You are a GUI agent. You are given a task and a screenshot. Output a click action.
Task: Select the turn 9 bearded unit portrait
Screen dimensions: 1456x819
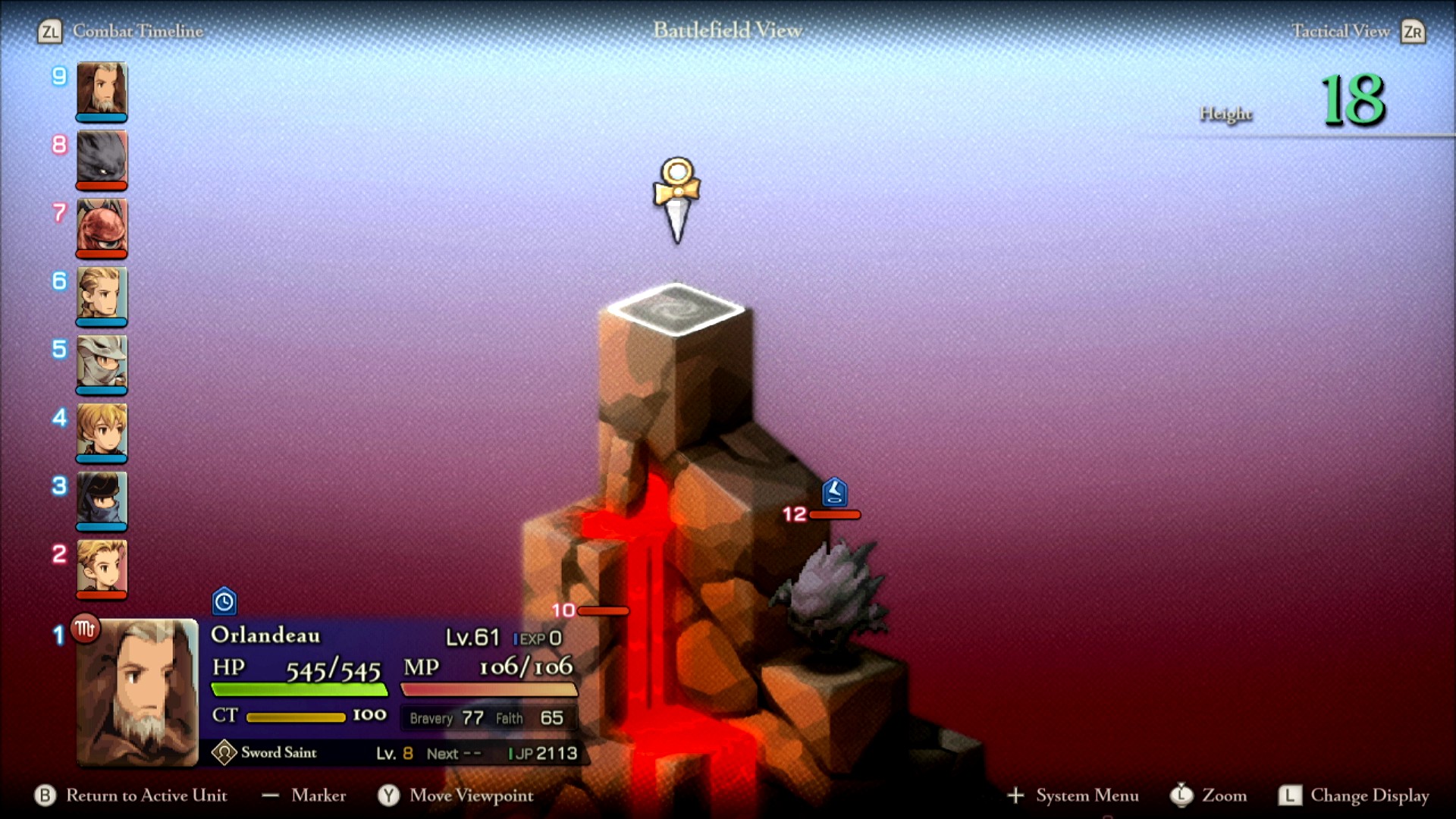(x=102, y=89)
